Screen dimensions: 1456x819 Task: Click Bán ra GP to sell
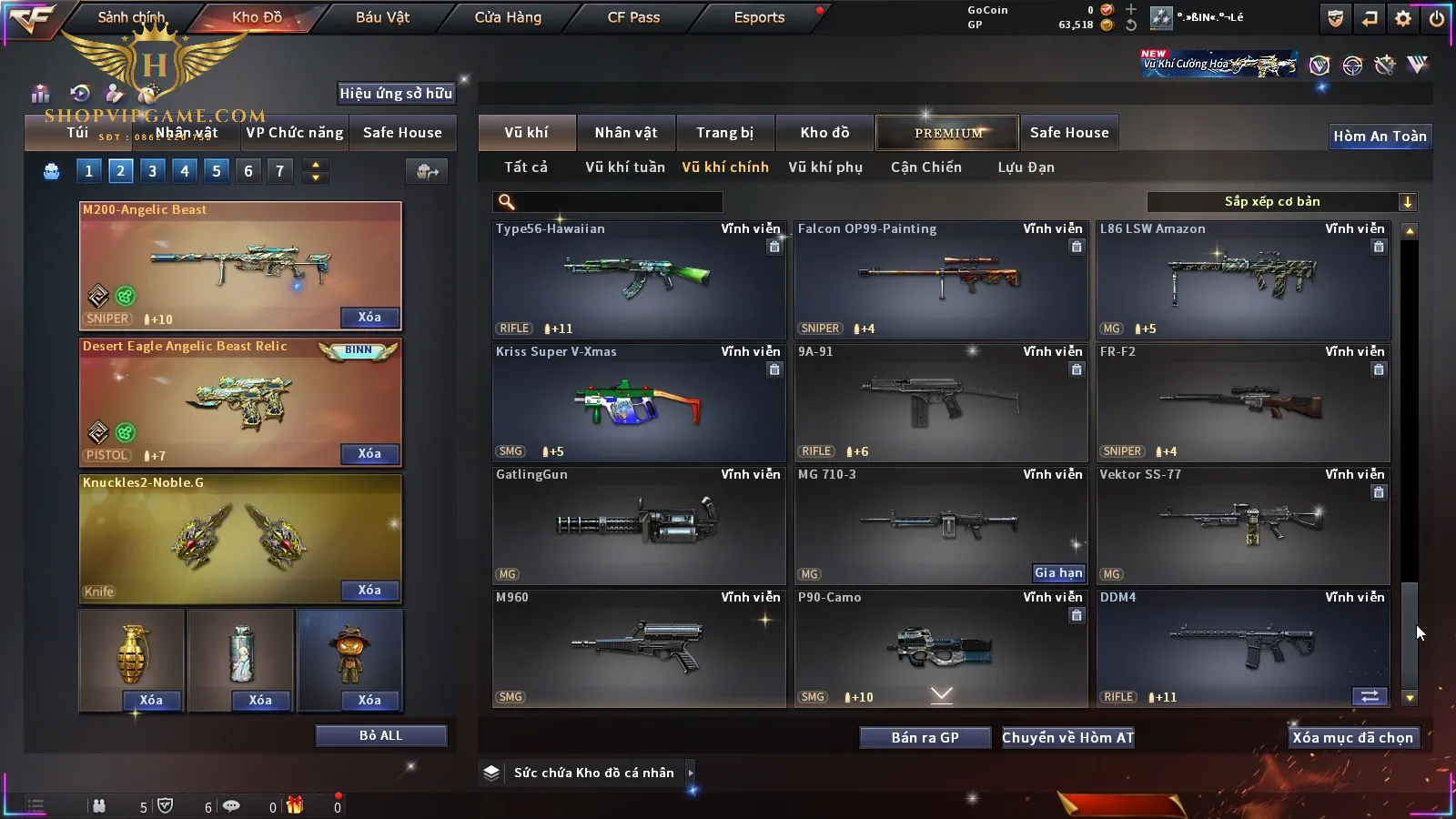pos(925,737)
